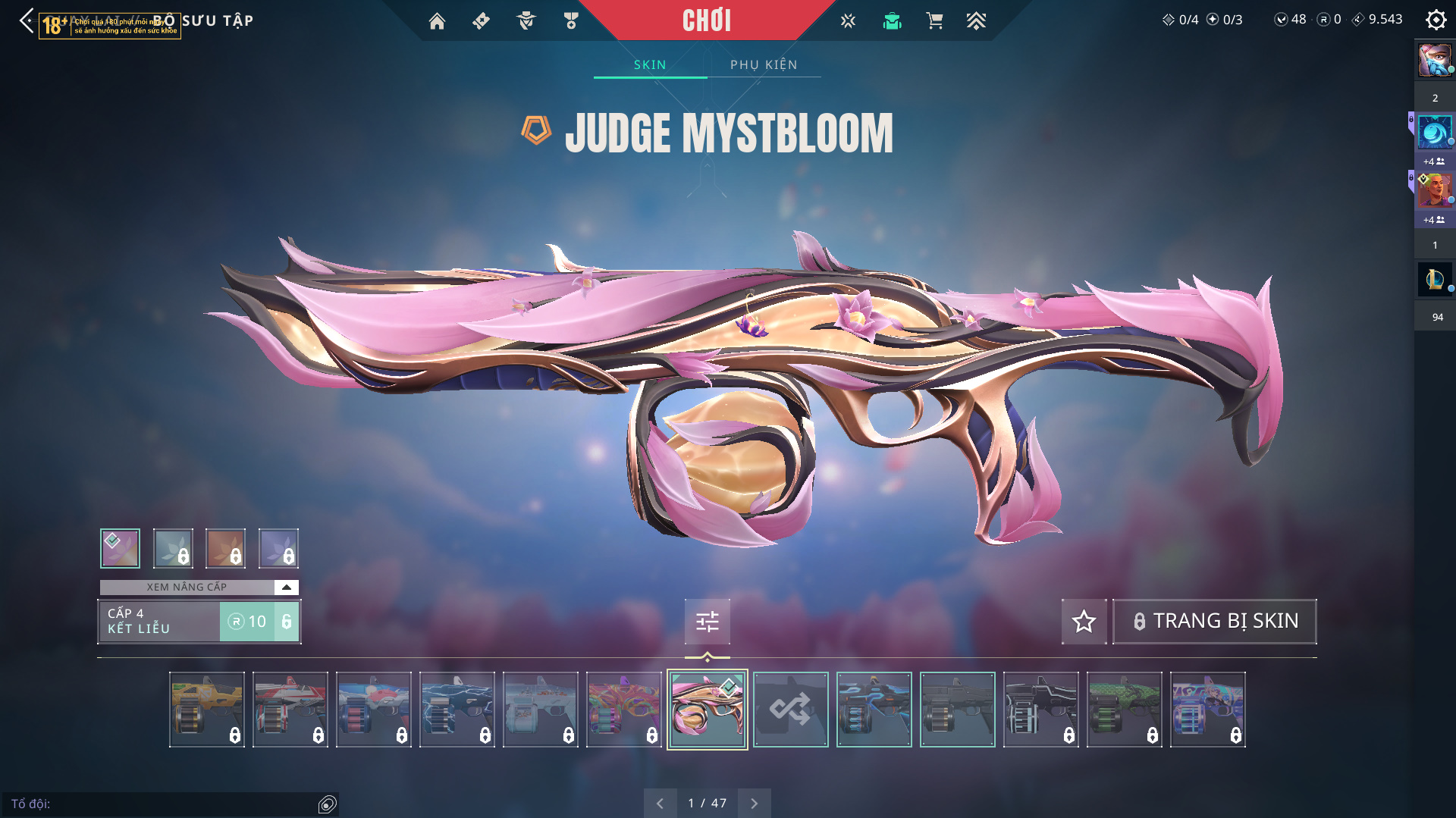The width and height of the screenshot is (1456, 818).
Task: Pick the green Judge skin thumbnail
Action: pos(1124,710)
